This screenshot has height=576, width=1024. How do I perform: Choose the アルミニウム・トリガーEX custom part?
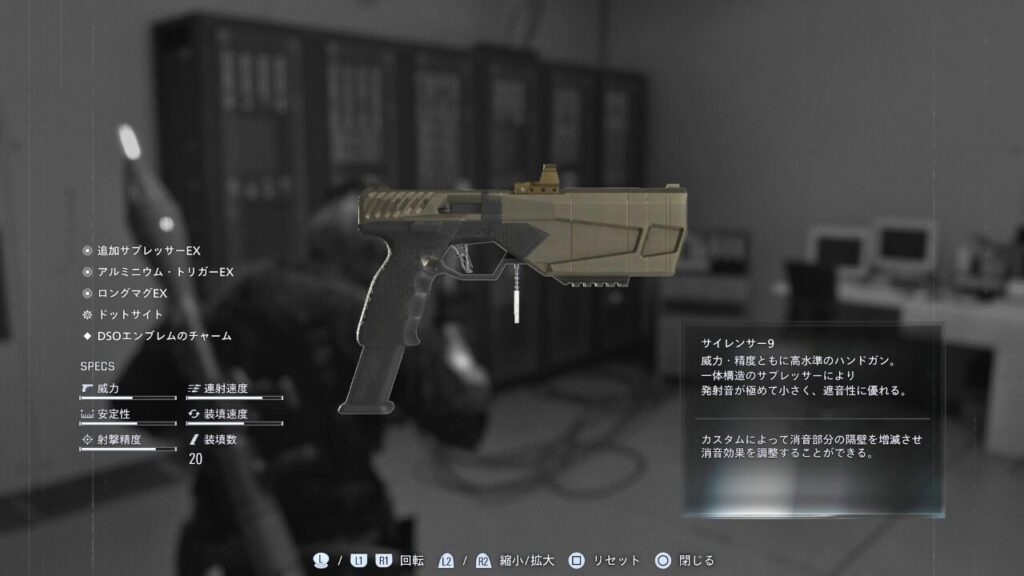[x=164, y=272]
